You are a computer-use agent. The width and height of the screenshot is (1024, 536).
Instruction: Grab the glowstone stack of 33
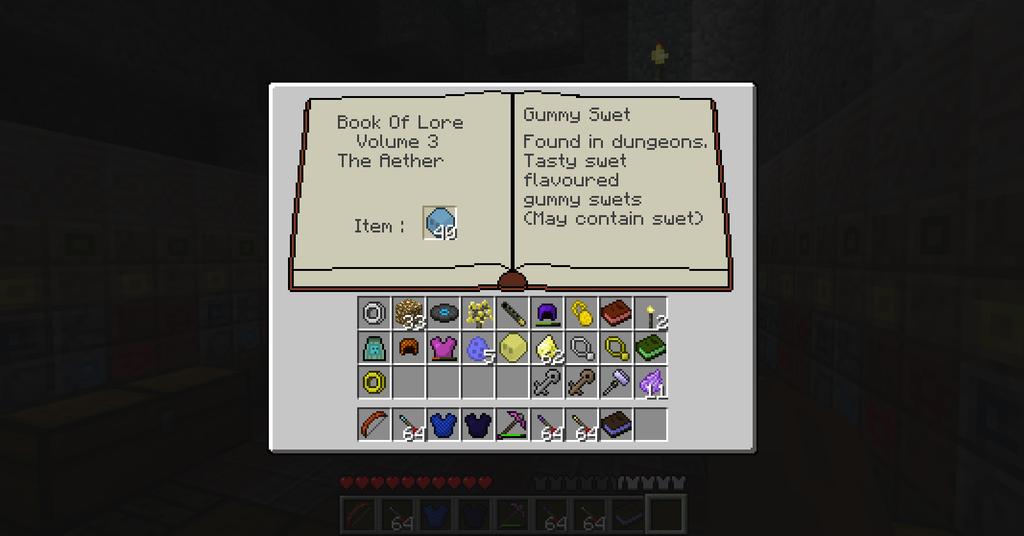point(408,313)
